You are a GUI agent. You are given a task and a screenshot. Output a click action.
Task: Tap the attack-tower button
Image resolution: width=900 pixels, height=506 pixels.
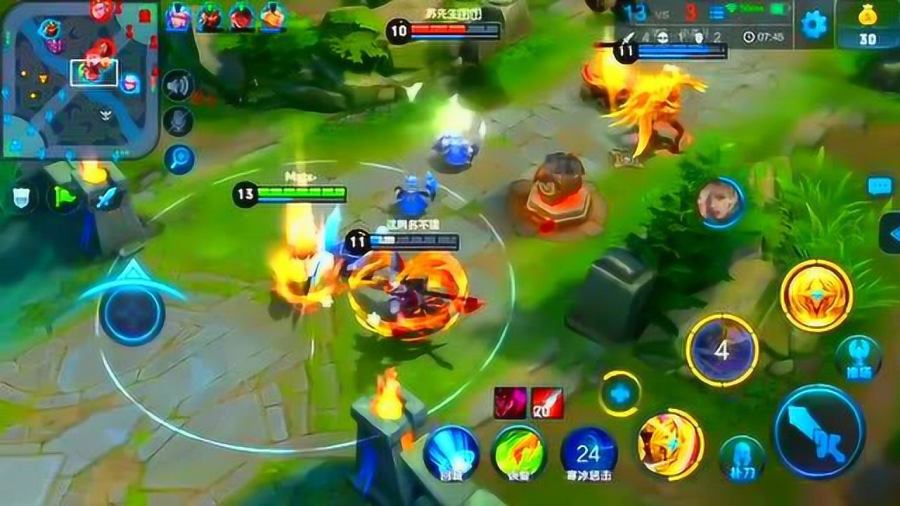click(x=858, y=357)
